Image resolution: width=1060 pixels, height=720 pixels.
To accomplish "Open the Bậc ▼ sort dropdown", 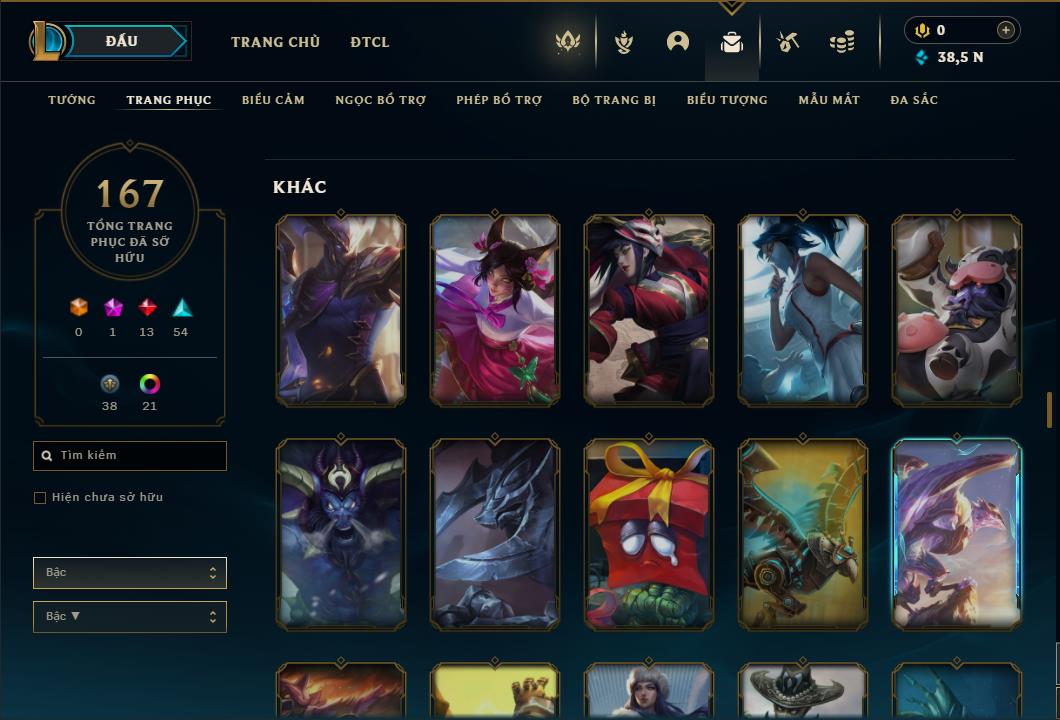I will pyautogui.click(x=130, y=617).
